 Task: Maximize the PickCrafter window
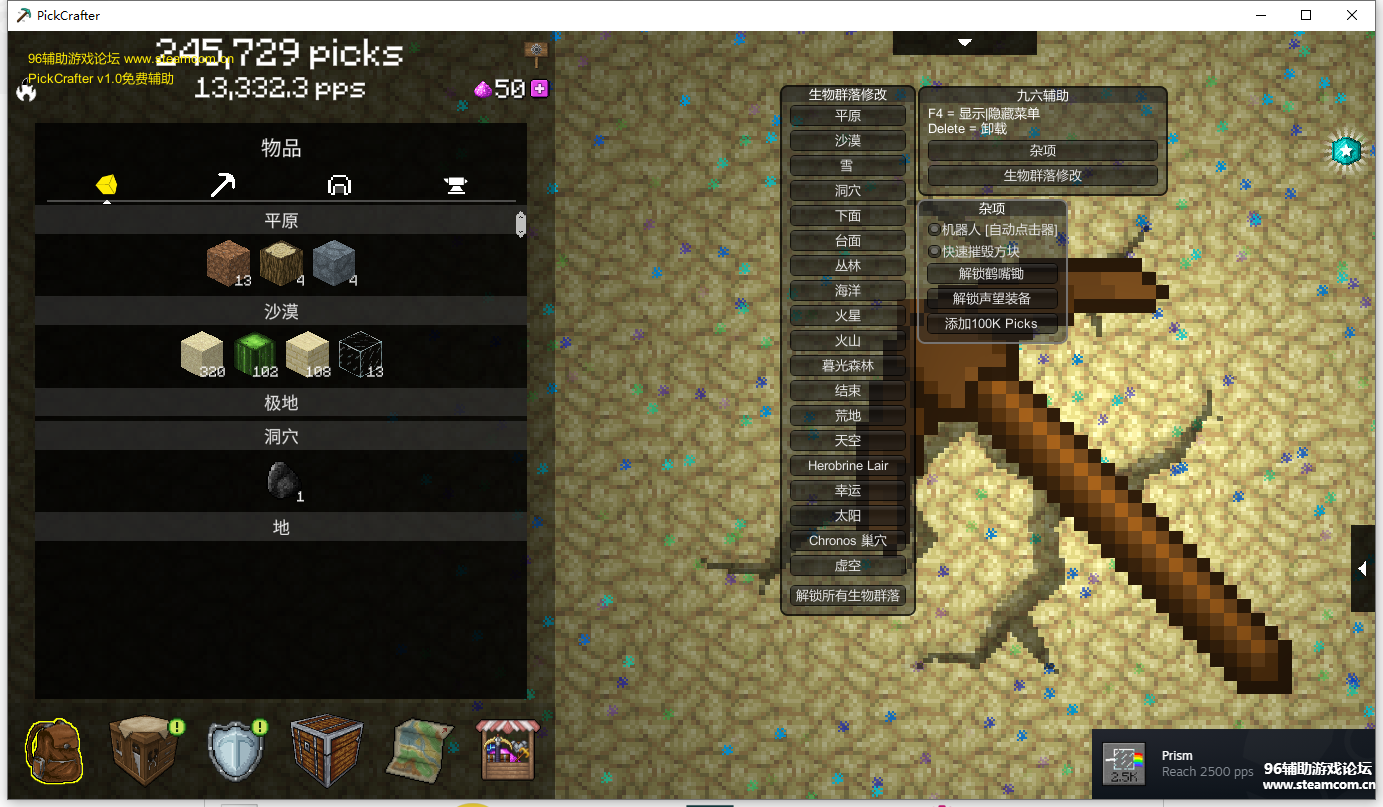click(1306, 15)
